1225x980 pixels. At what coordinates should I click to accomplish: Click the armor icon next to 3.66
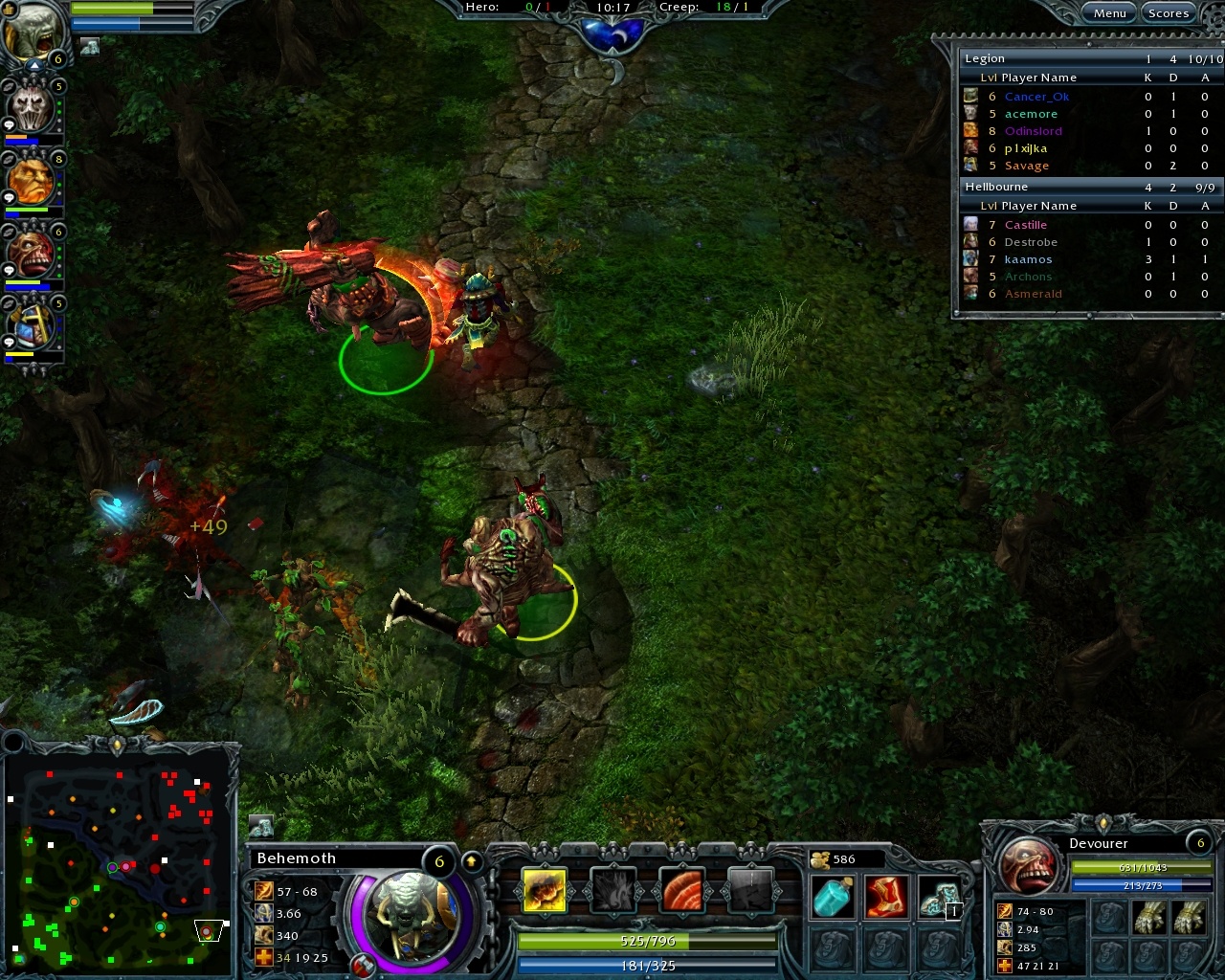(262, 913)
